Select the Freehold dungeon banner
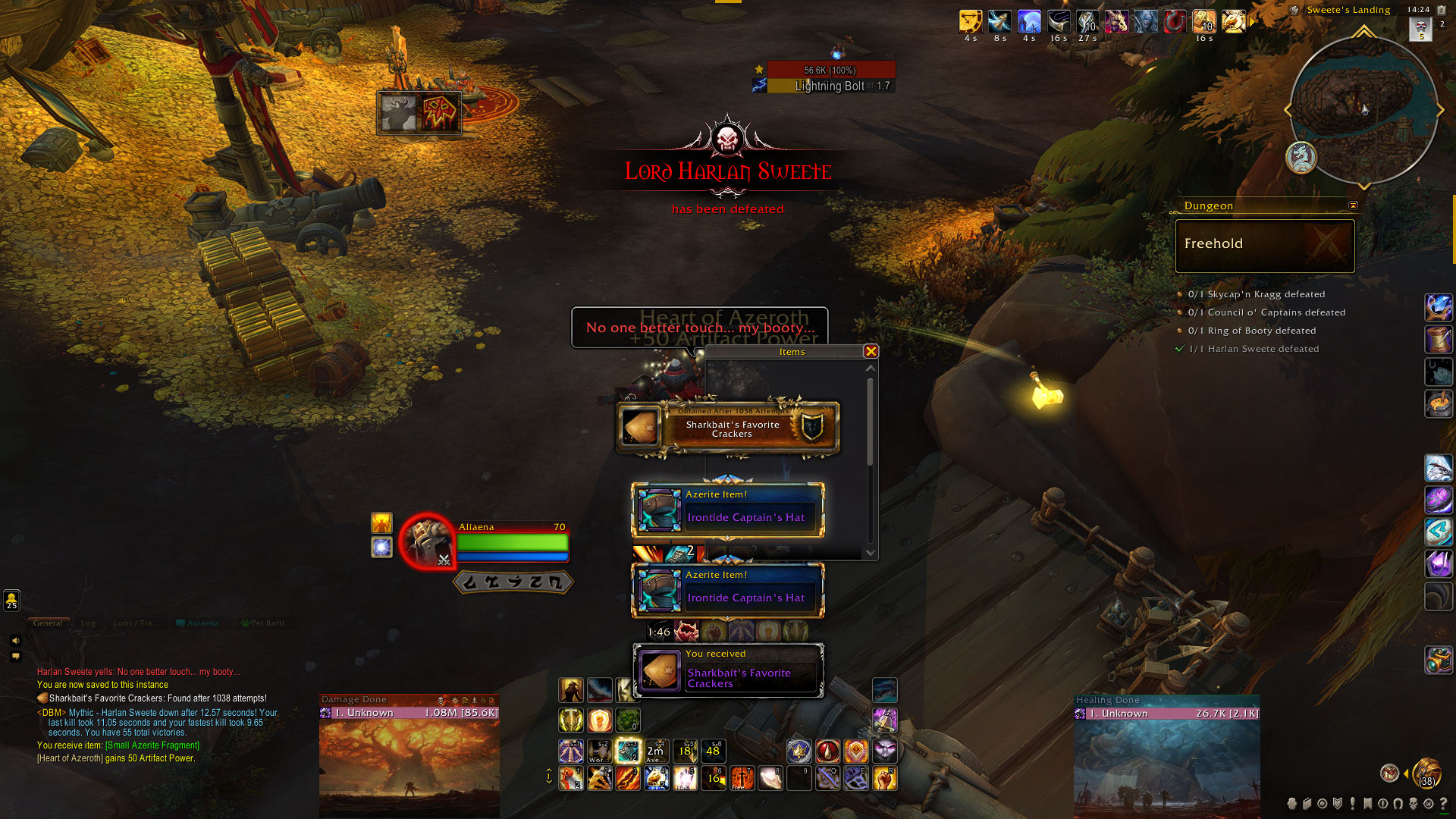This screenshot has width=1456, height=819. tap(1264, 245)
